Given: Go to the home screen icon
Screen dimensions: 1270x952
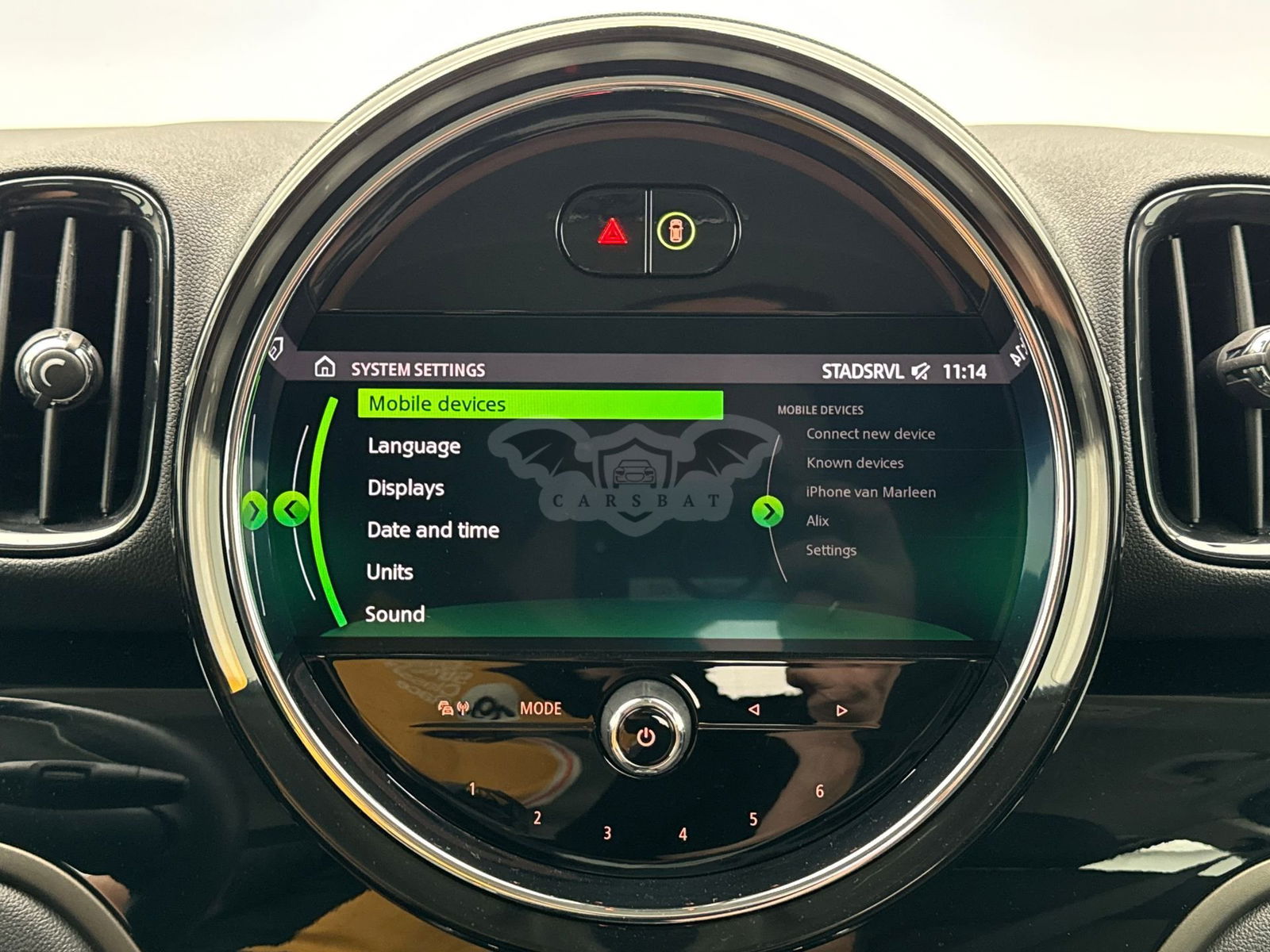Looking at the screenshot, I should [324, 367].
